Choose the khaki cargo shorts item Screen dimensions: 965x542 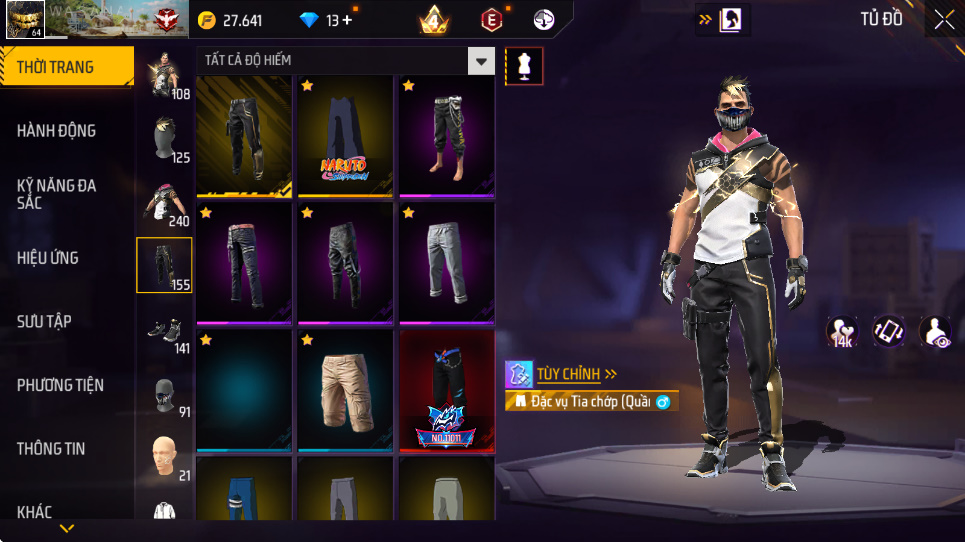tap(346, 389)
